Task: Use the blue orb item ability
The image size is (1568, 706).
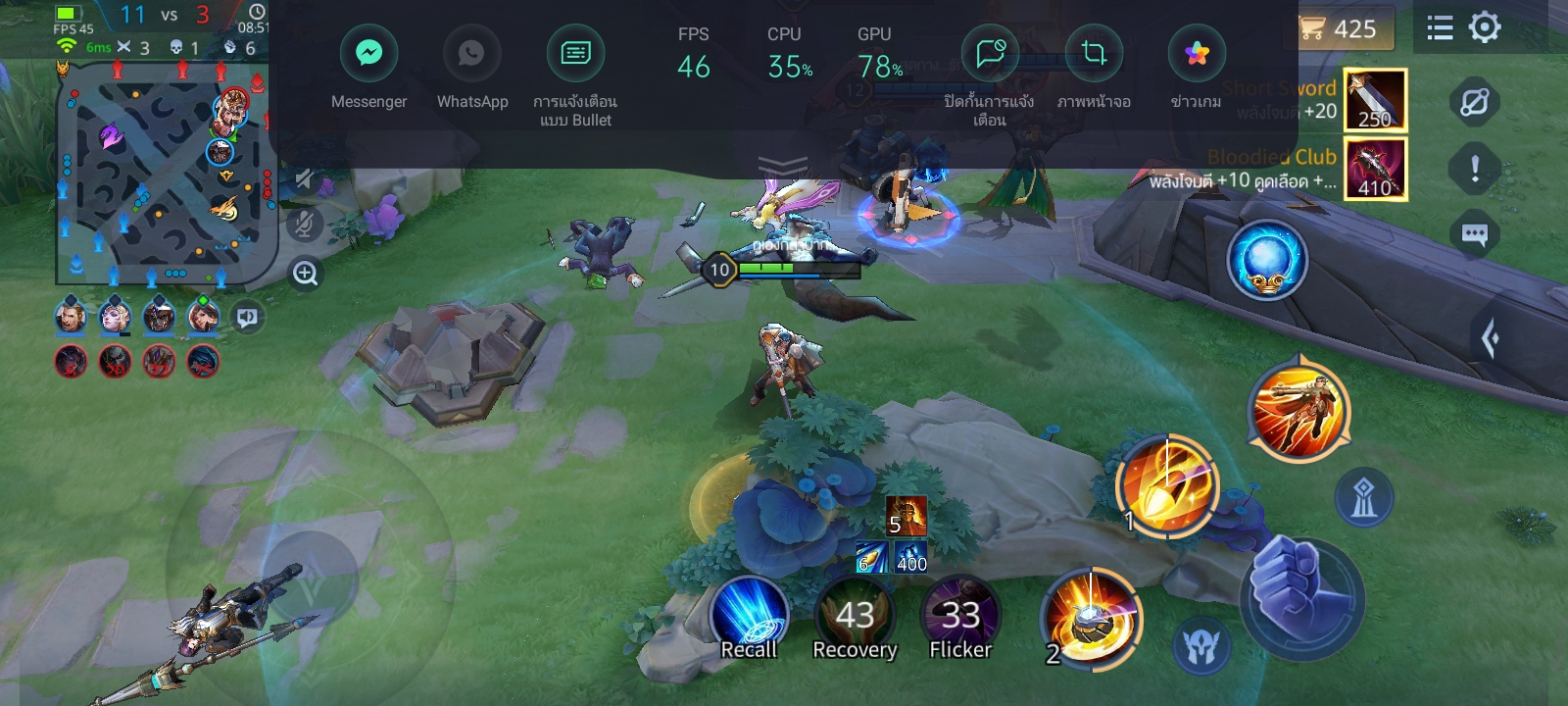Action: pos(1267,260)
